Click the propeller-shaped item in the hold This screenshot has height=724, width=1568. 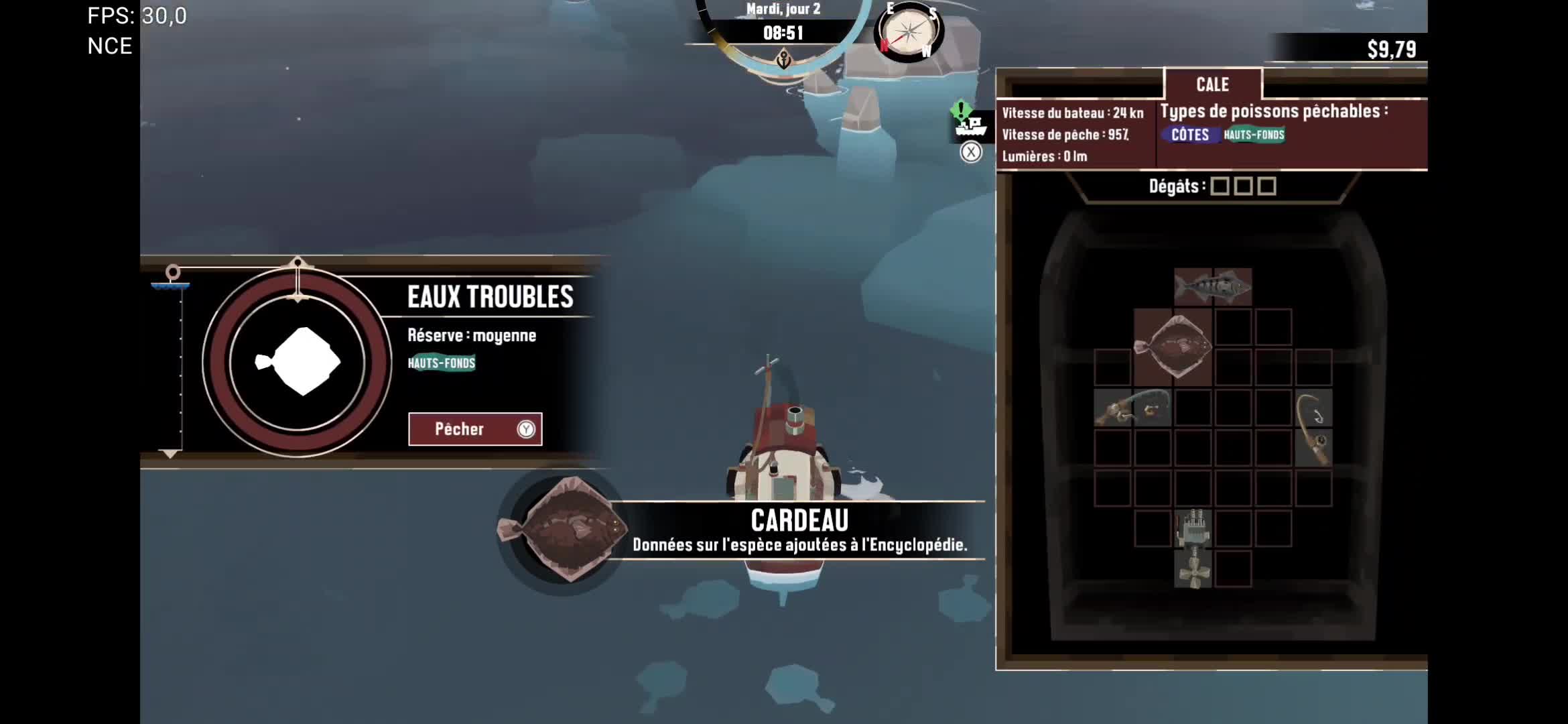click(1193, 569)
